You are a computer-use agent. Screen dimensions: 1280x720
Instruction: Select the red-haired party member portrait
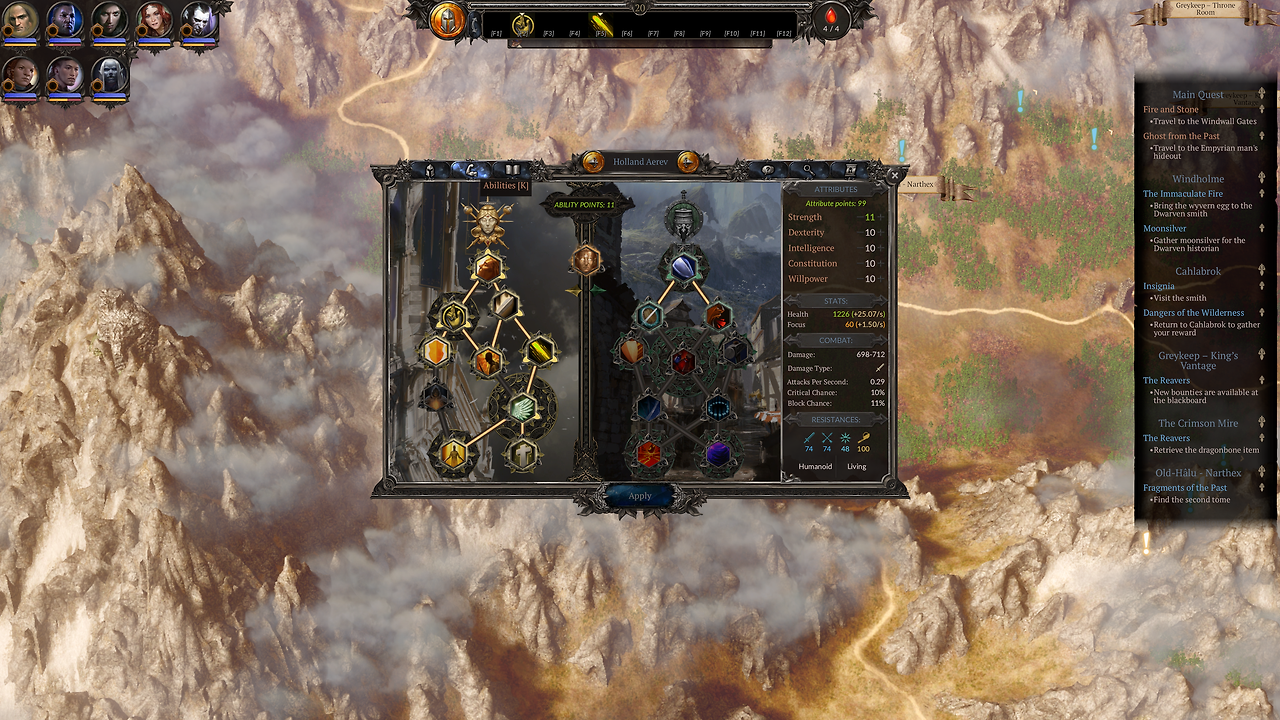154,19
